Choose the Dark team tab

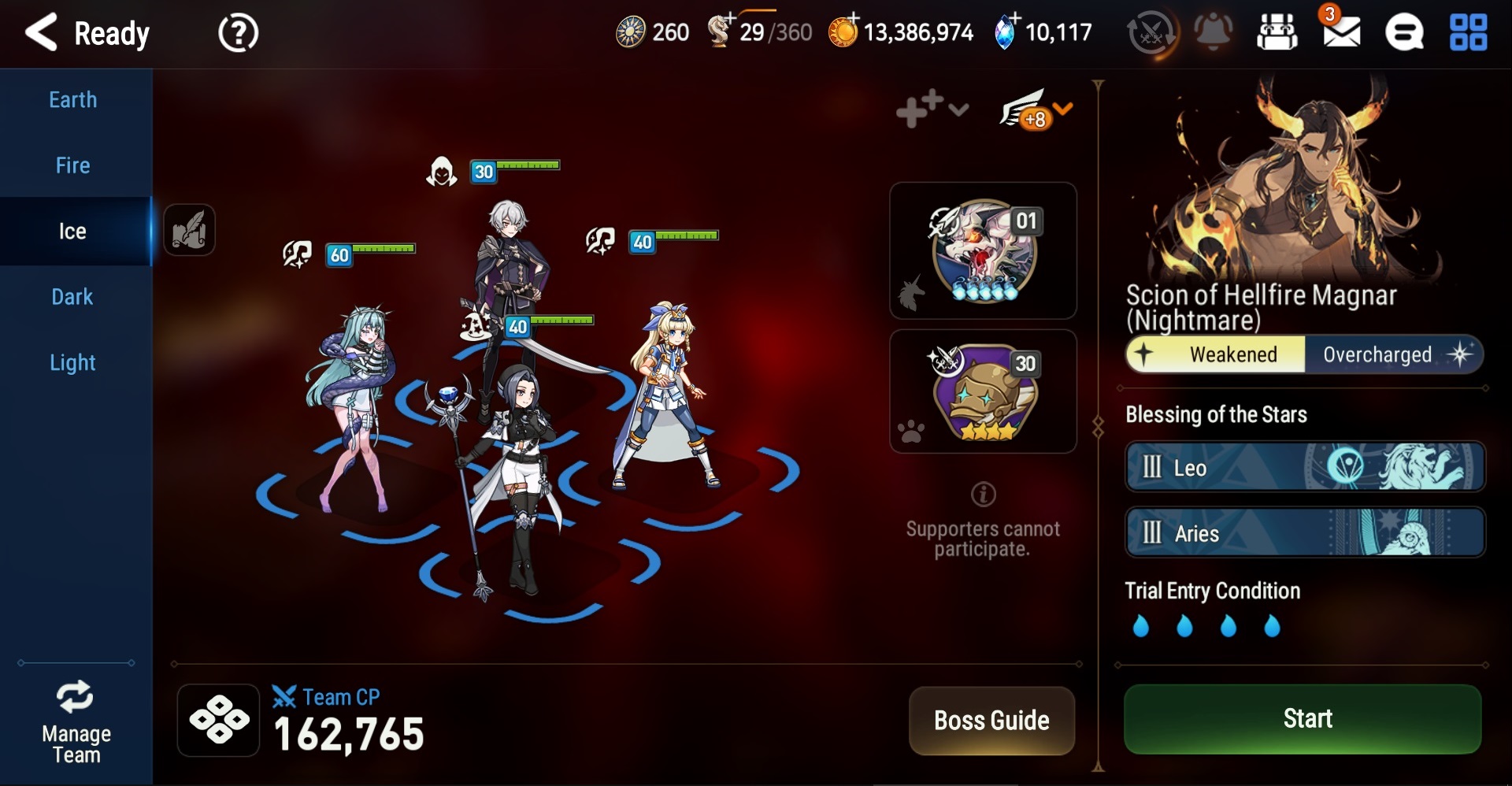click(72, 297)
